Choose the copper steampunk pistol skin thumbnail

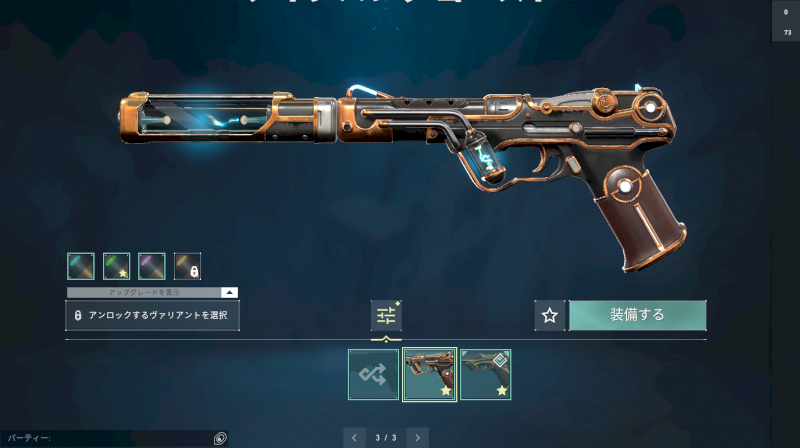point(429,375)
